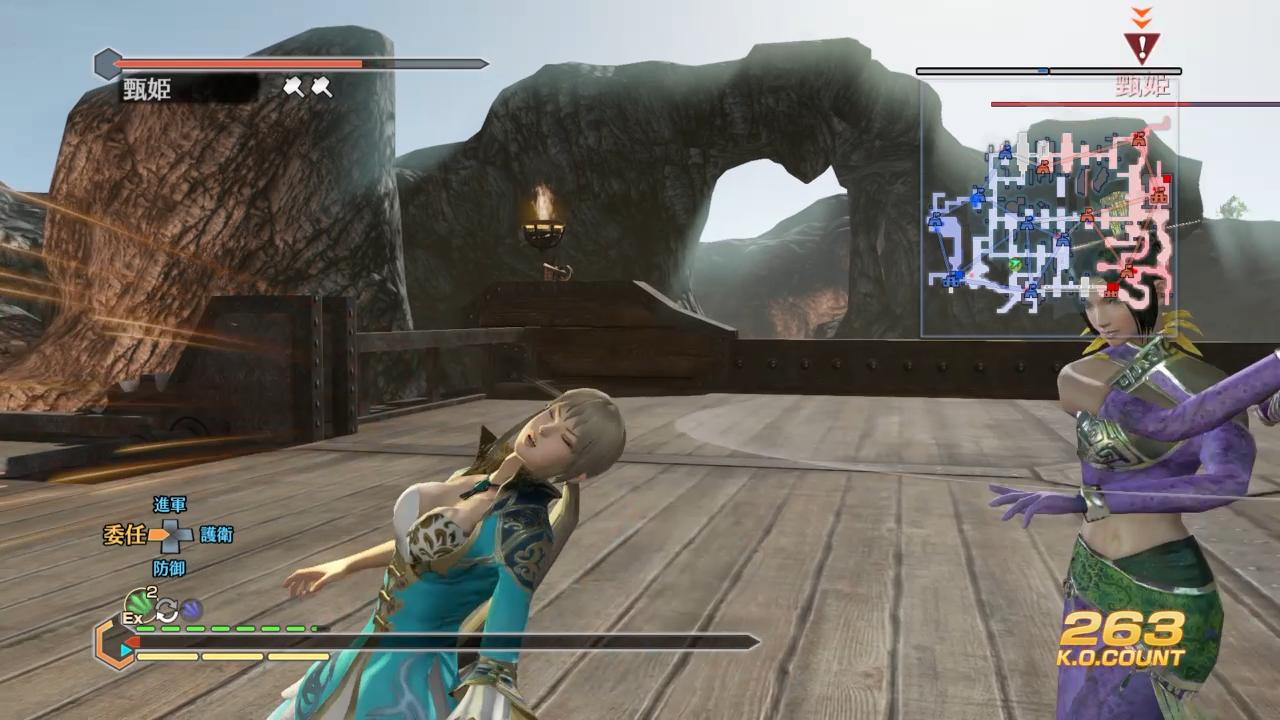Click the red warning alert marker
Viewport: 1280px width, 720px height.
(1141, 46)
